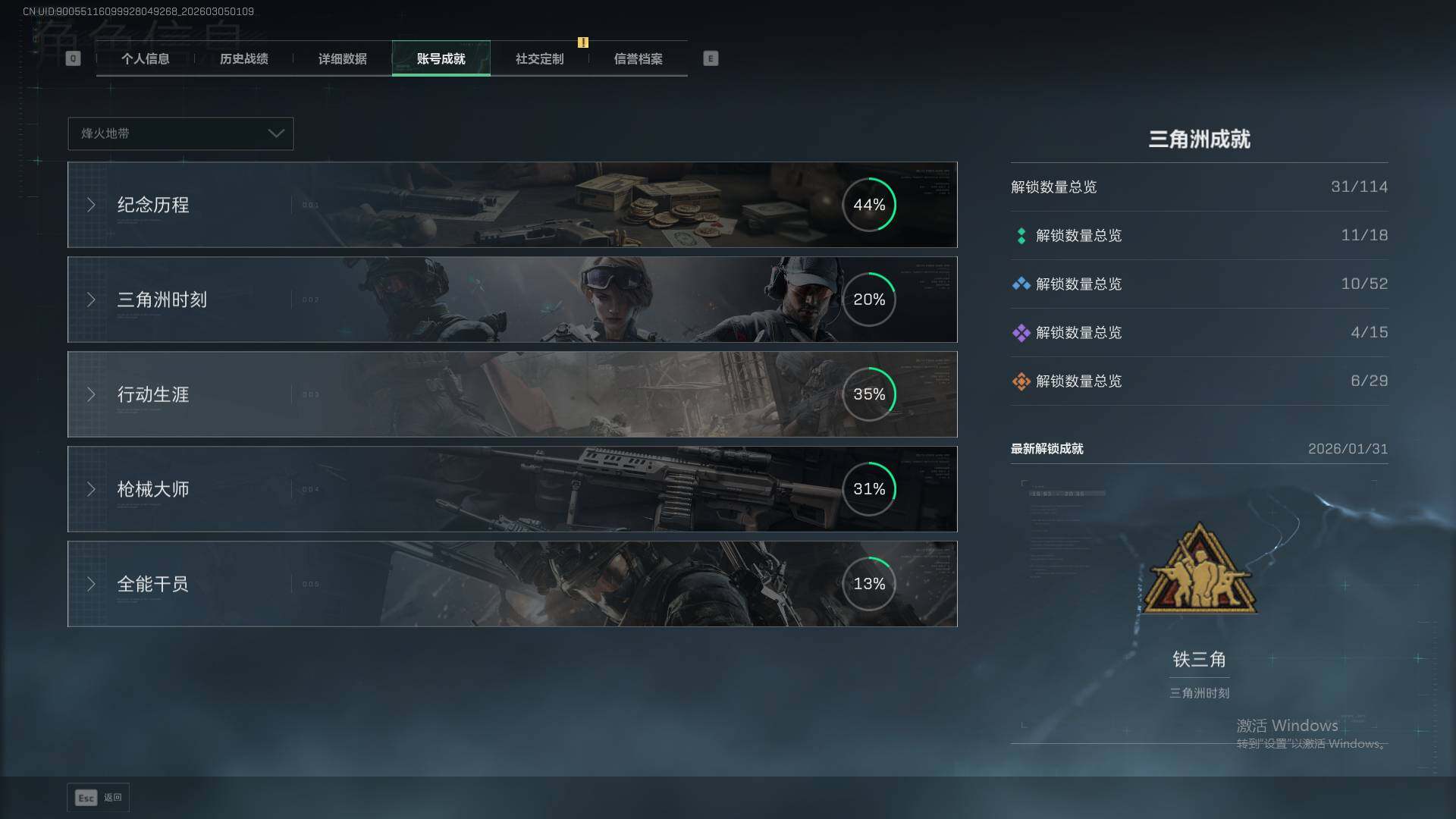Expand the 纪念历程 achievement category
Screen dimensions: 1456x819
point(512,205)
